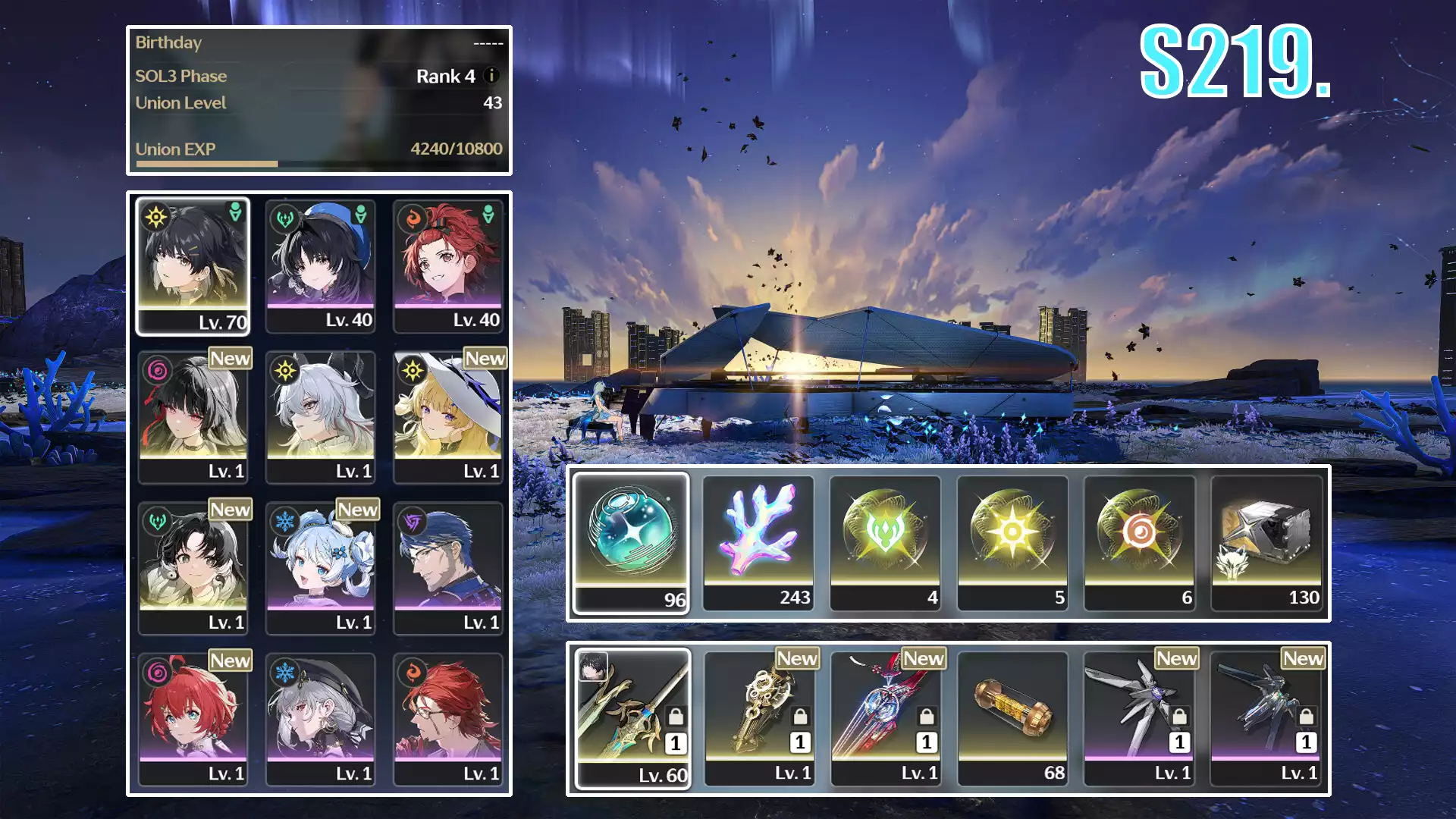1456x819 pixels.
Task: Open the silver supply chest with 130
Action: click(x=1266, y=542)
